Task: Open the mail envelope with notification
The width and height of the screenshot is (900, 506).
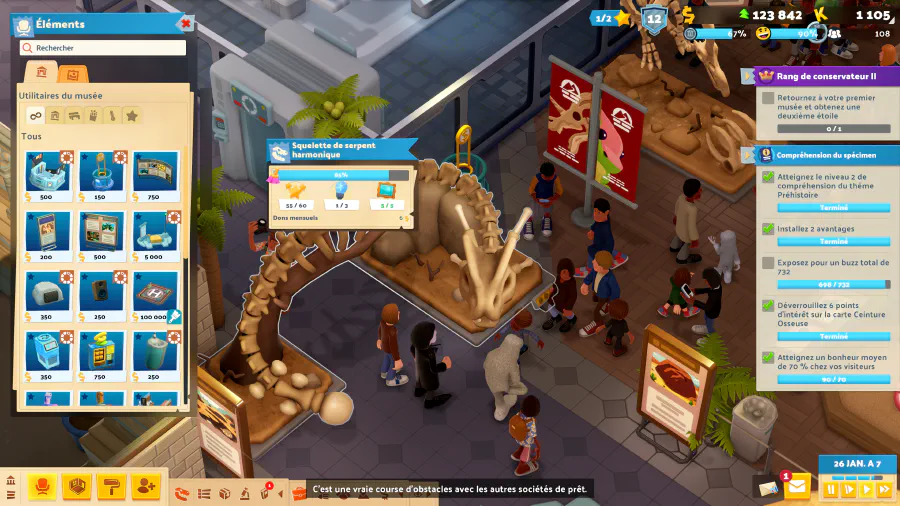Action: coord(797,487)
